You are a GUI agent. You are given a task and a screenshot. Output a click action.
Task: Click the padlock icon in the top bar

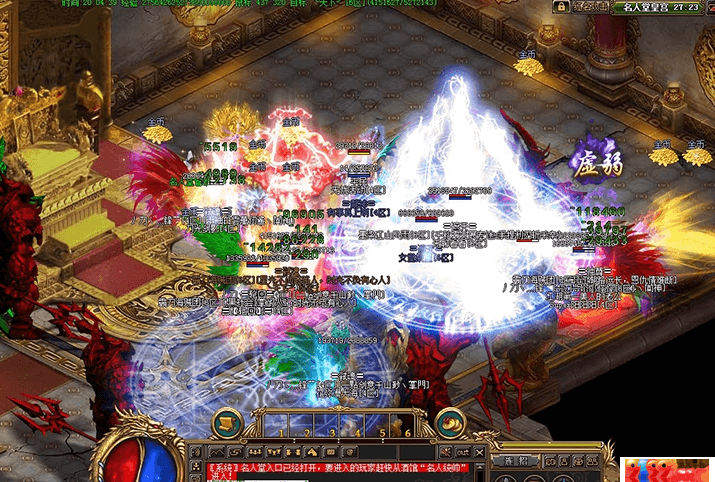(563, 6)
